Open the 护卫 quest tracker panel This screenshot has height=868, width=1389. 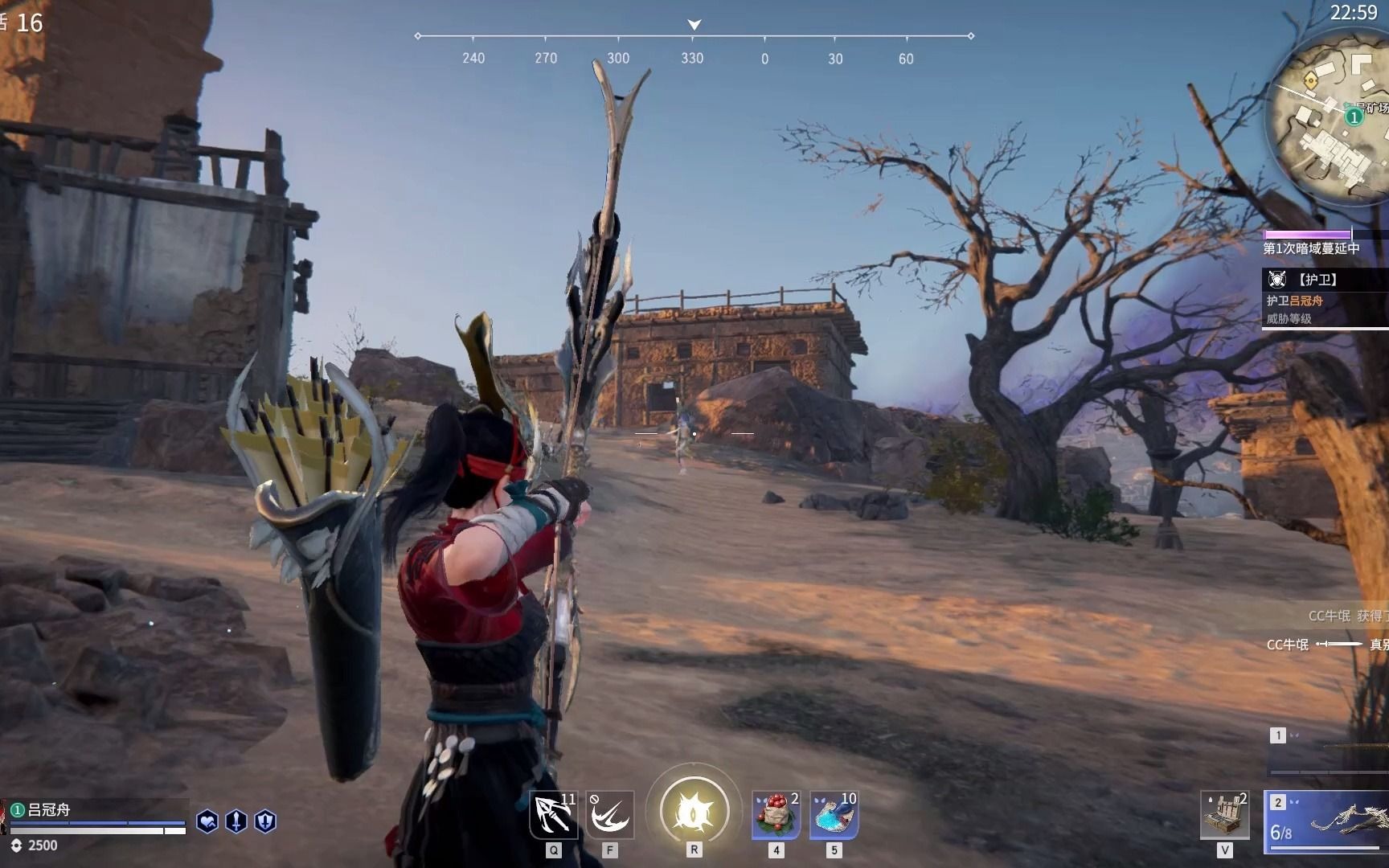(1325, 298)
